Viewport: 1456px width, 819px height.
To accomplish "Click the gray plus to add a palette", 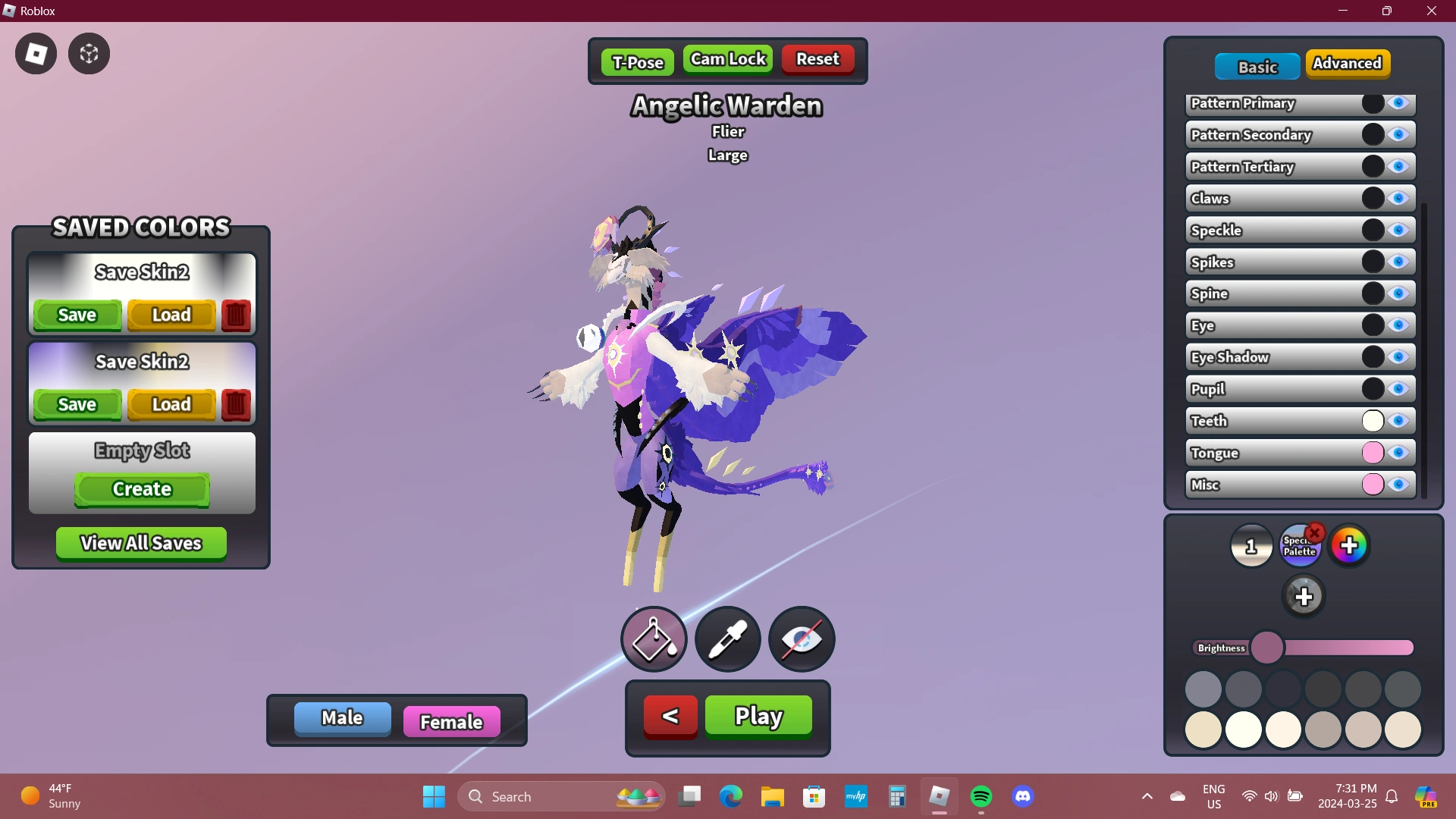I will coord(1304,596).
